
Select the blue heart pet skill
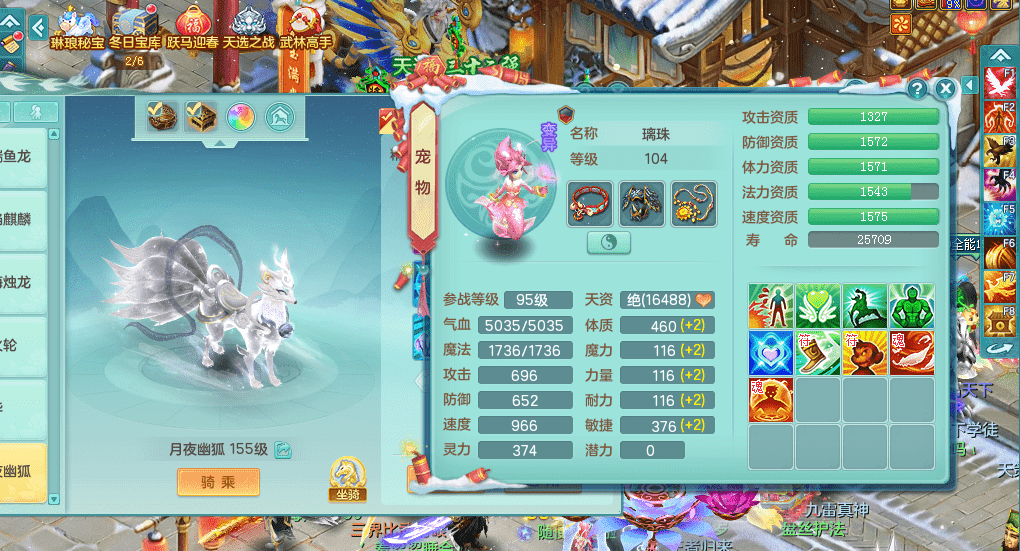pyautogui.click(x=770, y=353)
